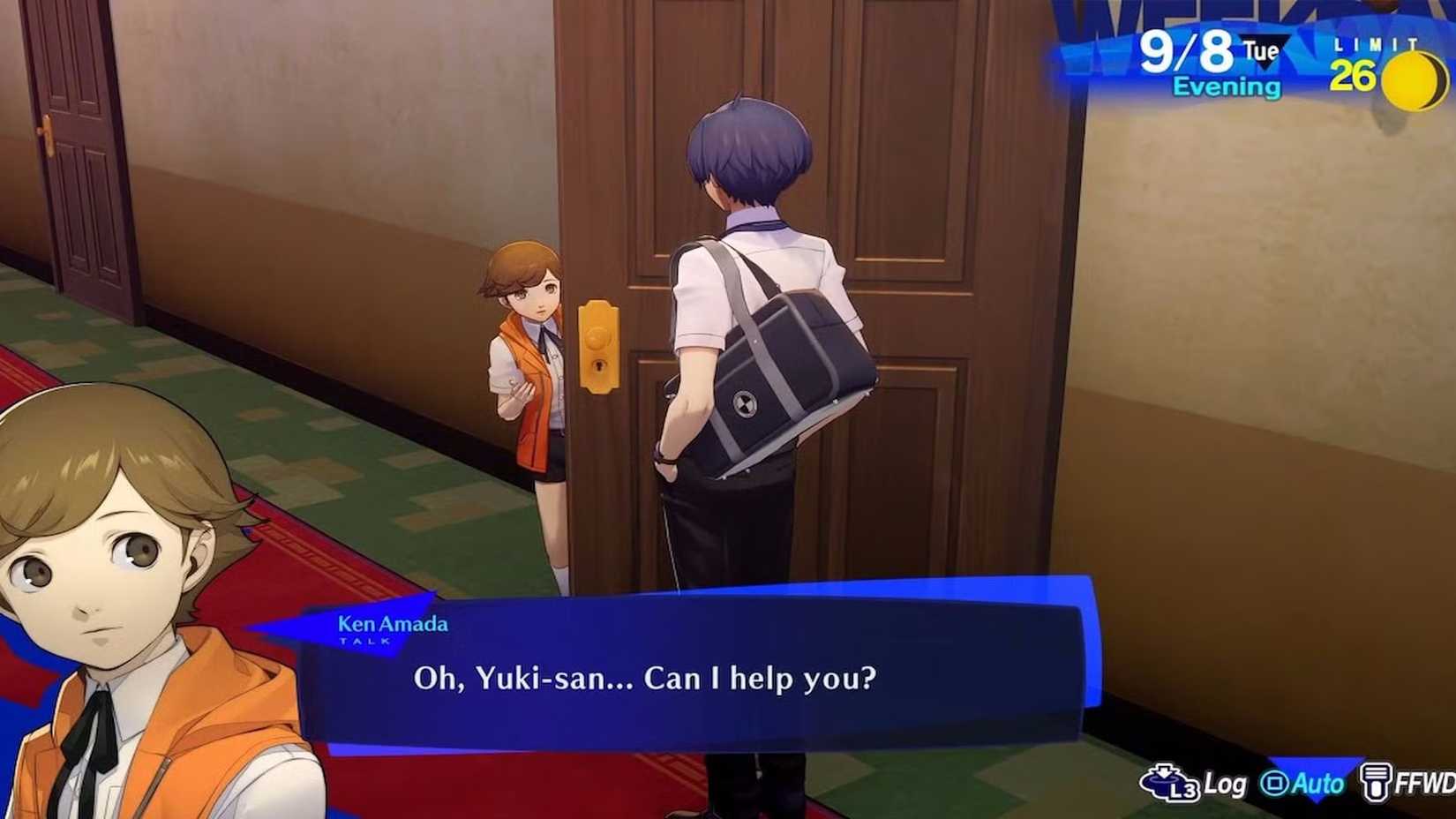
Task: Select the TALK label under Ken Amada
Action: pyautogui.click(x=364, y=642)
